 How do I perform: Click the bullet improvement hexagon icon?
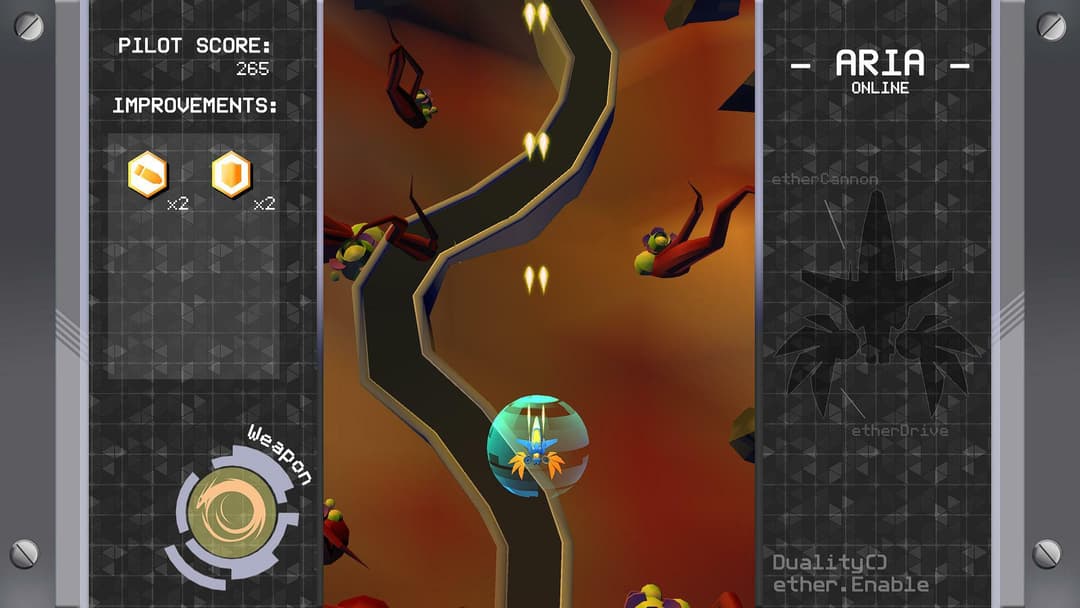[x=148, y=175]
